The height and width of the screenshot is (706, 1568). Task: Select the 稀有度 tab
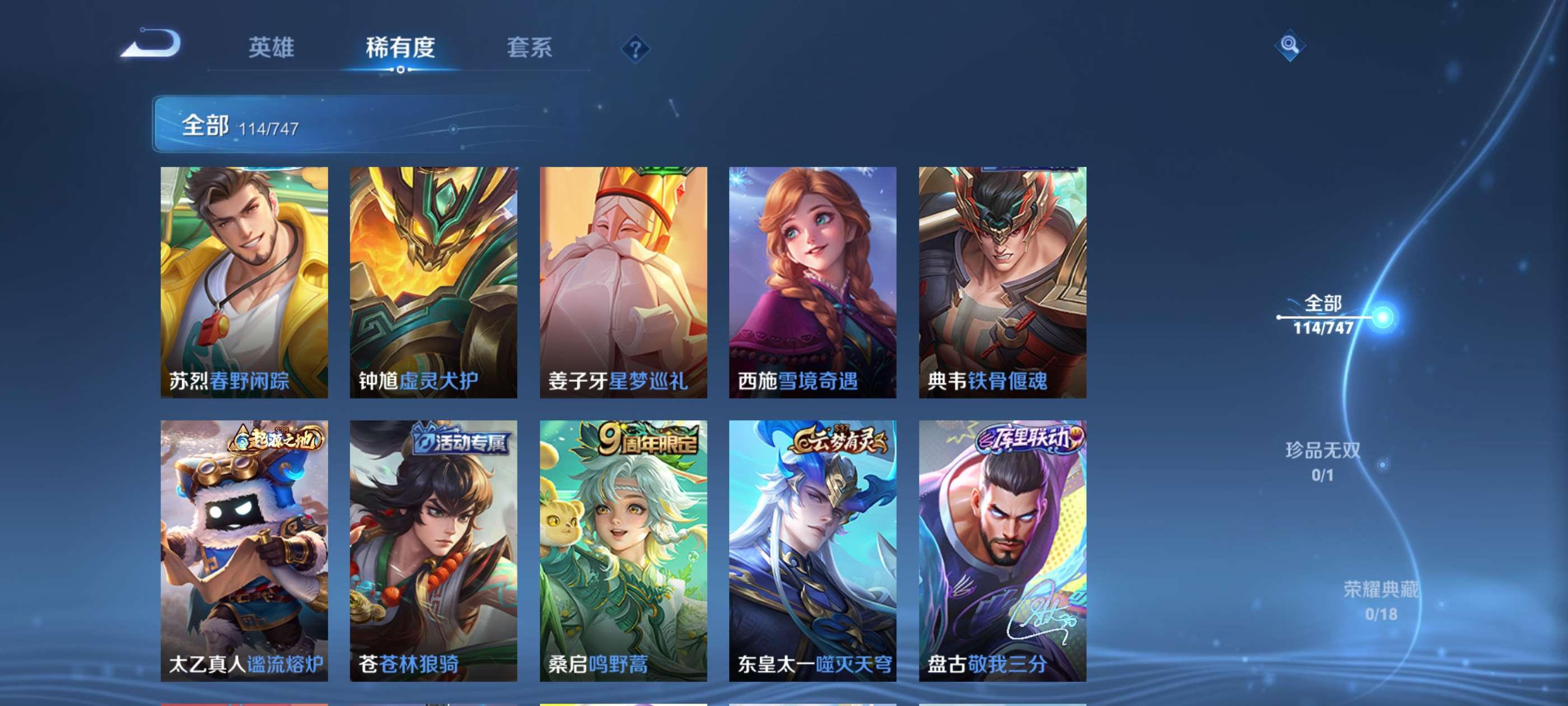tap(402, 49)
